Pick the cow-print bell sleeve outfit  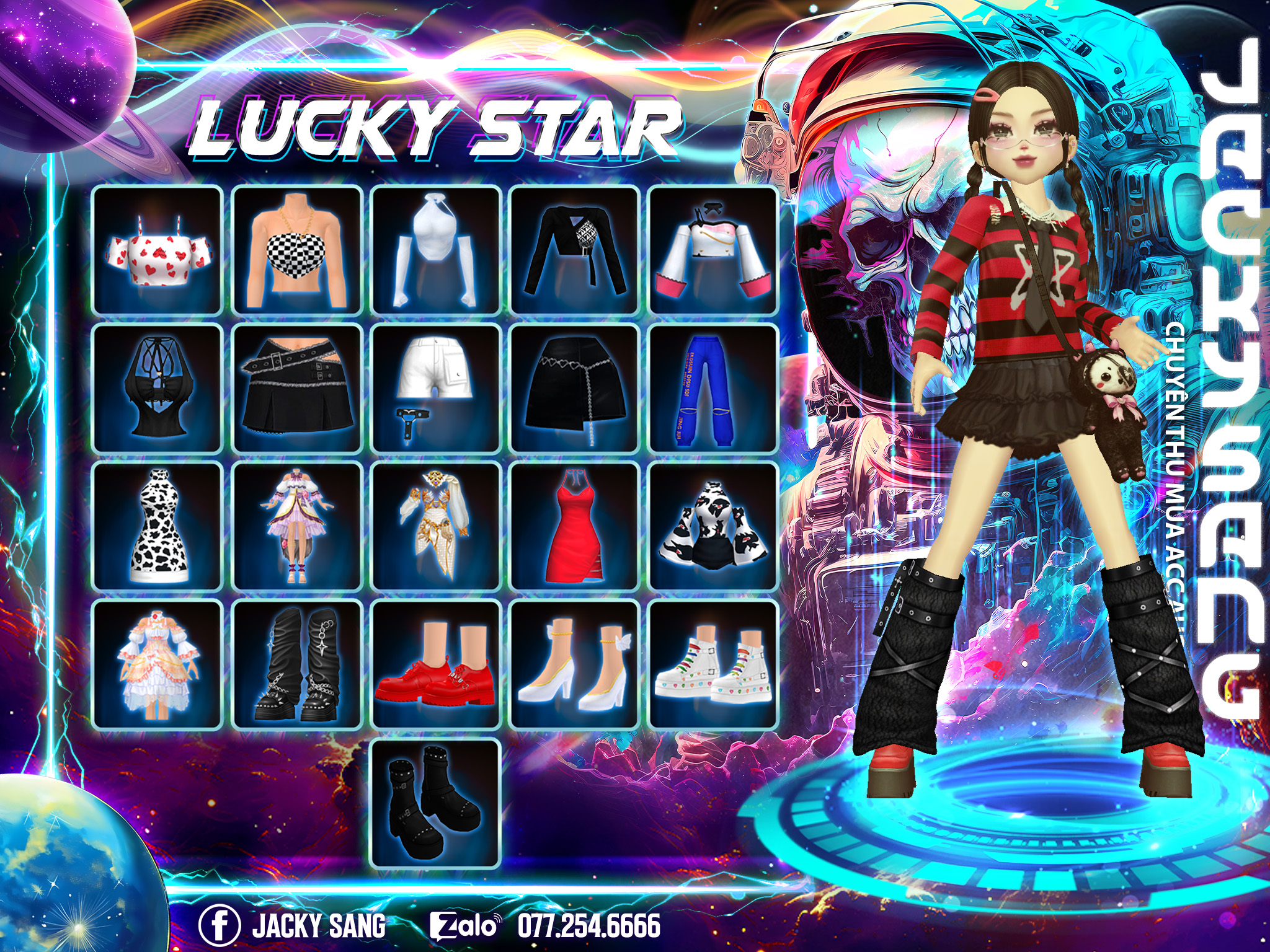pyautogui.click(x=713, y=526)
